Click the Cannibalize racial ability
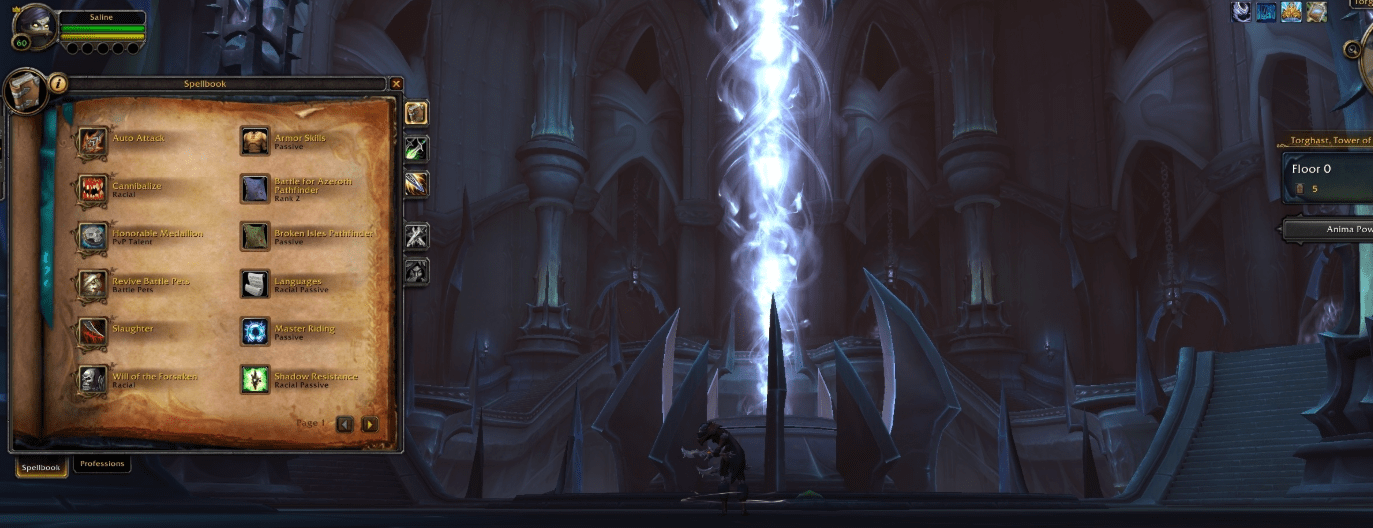 pos(94,189)
